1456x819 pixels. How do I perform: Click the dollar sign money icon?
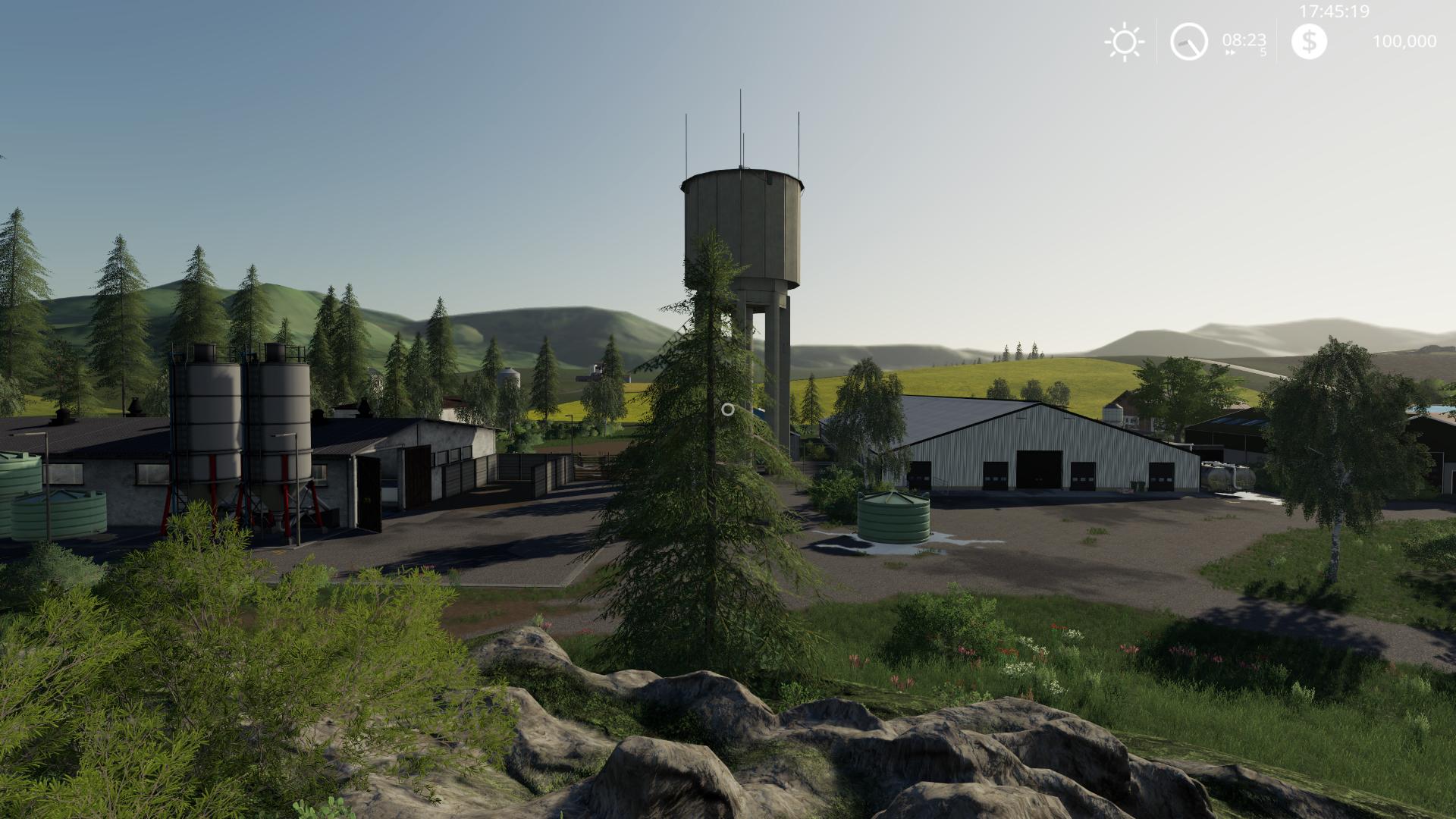click(x=1309, y=41)
